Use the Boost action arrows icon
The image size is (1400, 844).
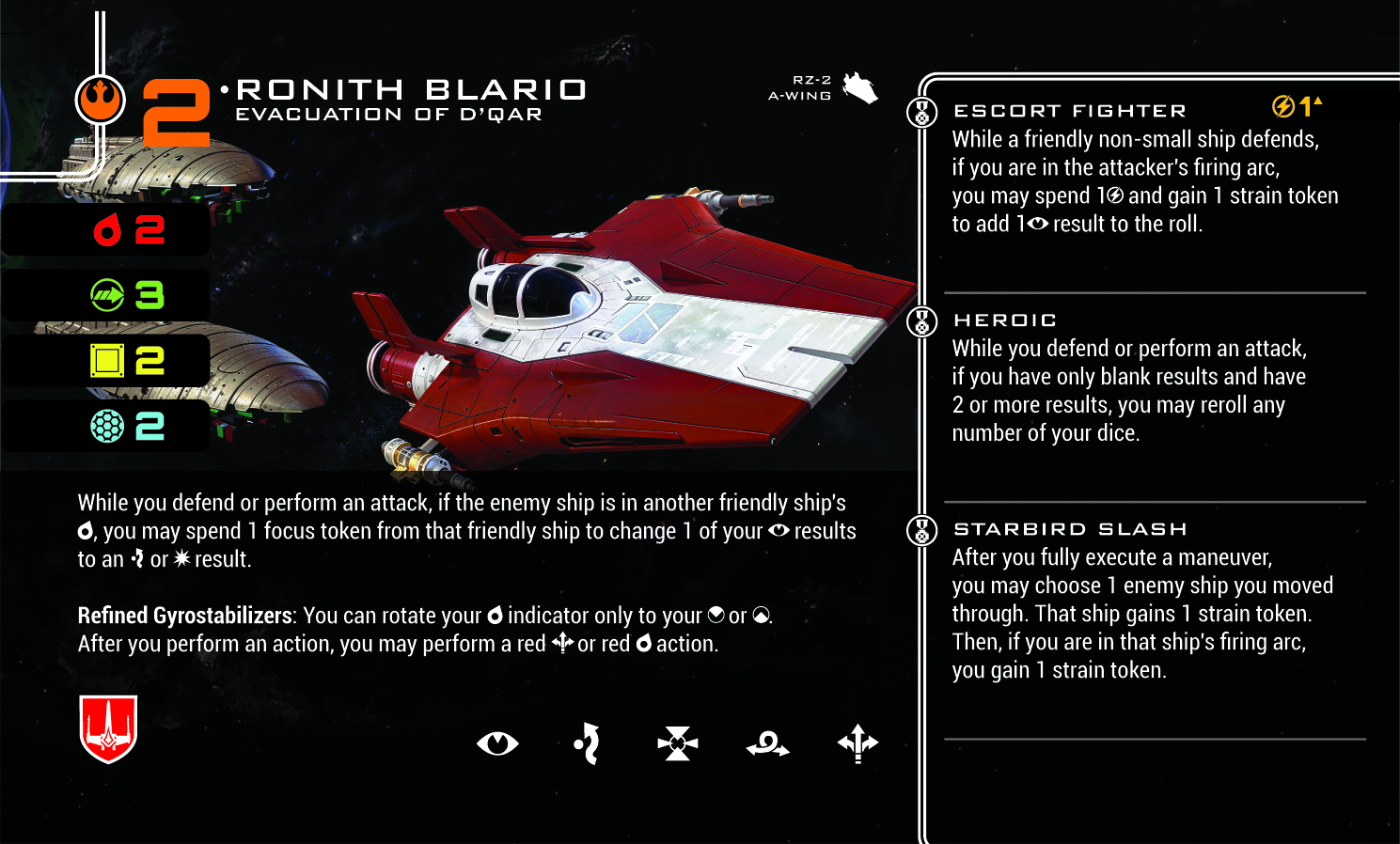(857, 744)
